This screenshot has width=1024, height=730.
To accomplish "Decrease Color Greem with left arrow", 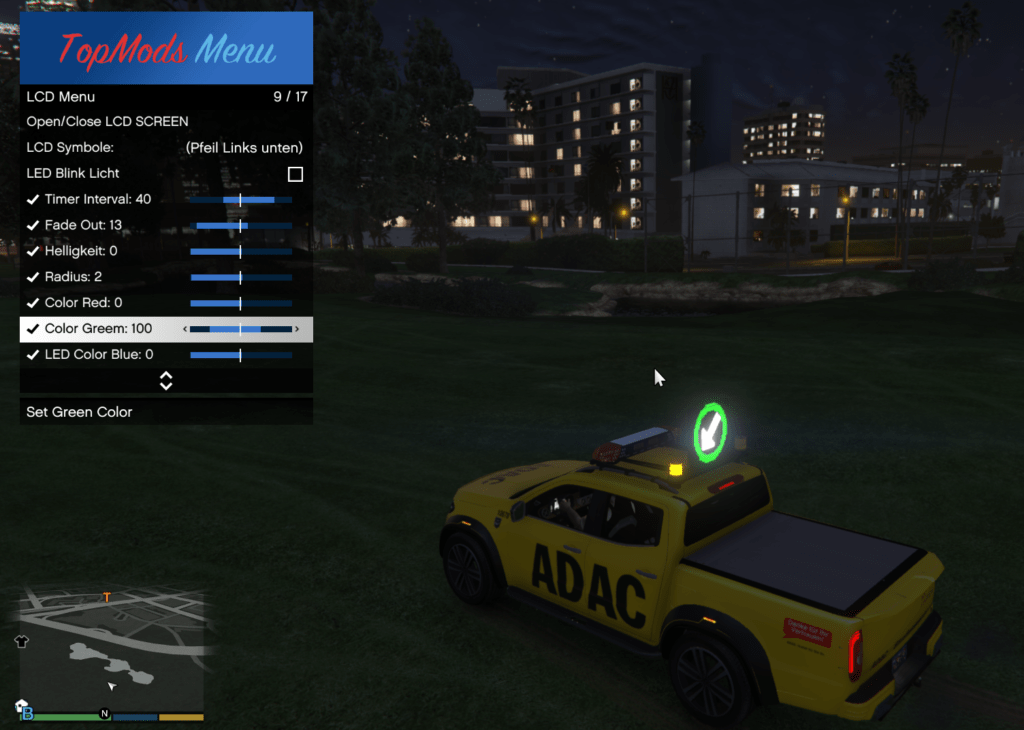I will pyautogui.click(x=184, y=329).
